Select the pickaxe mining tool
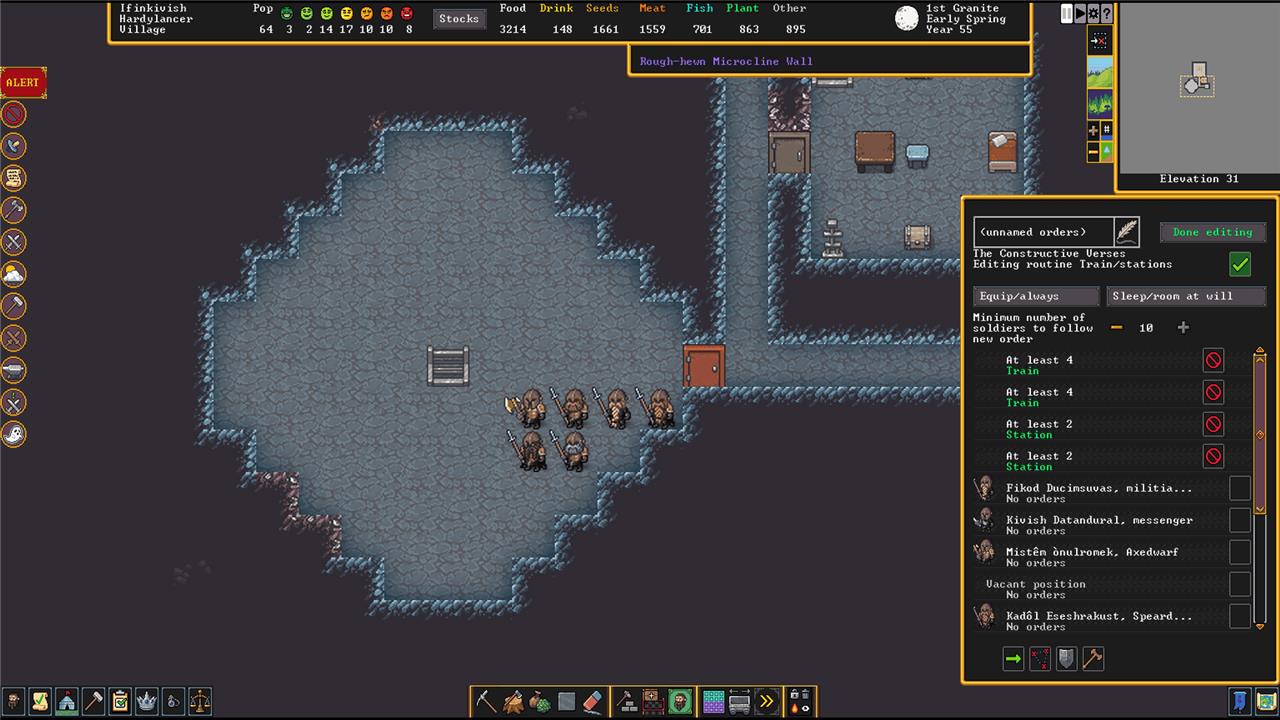The width and height of the screenshot is (1280, 720). 487,700
